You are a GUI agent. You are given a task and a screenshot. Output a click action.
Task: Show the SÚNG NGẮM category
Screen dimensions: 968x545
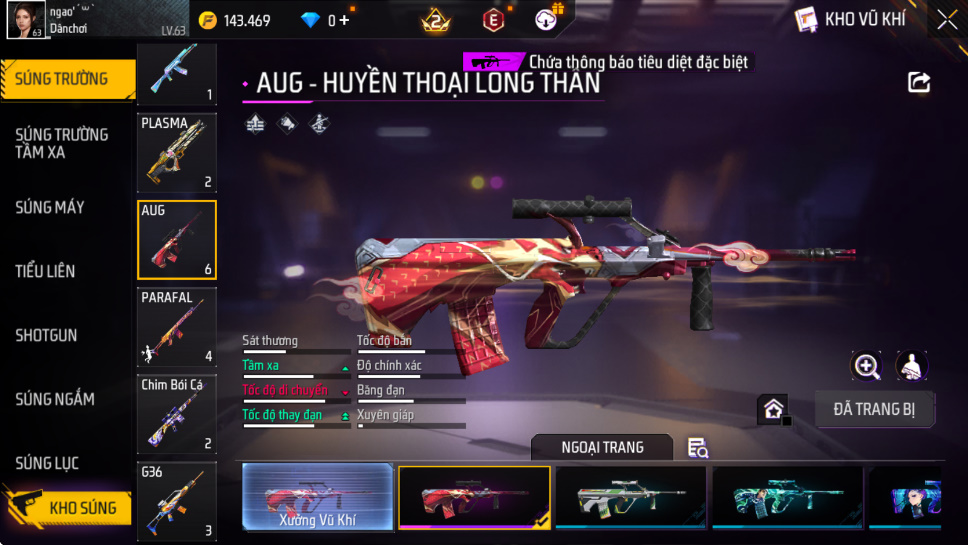point(55,399)
